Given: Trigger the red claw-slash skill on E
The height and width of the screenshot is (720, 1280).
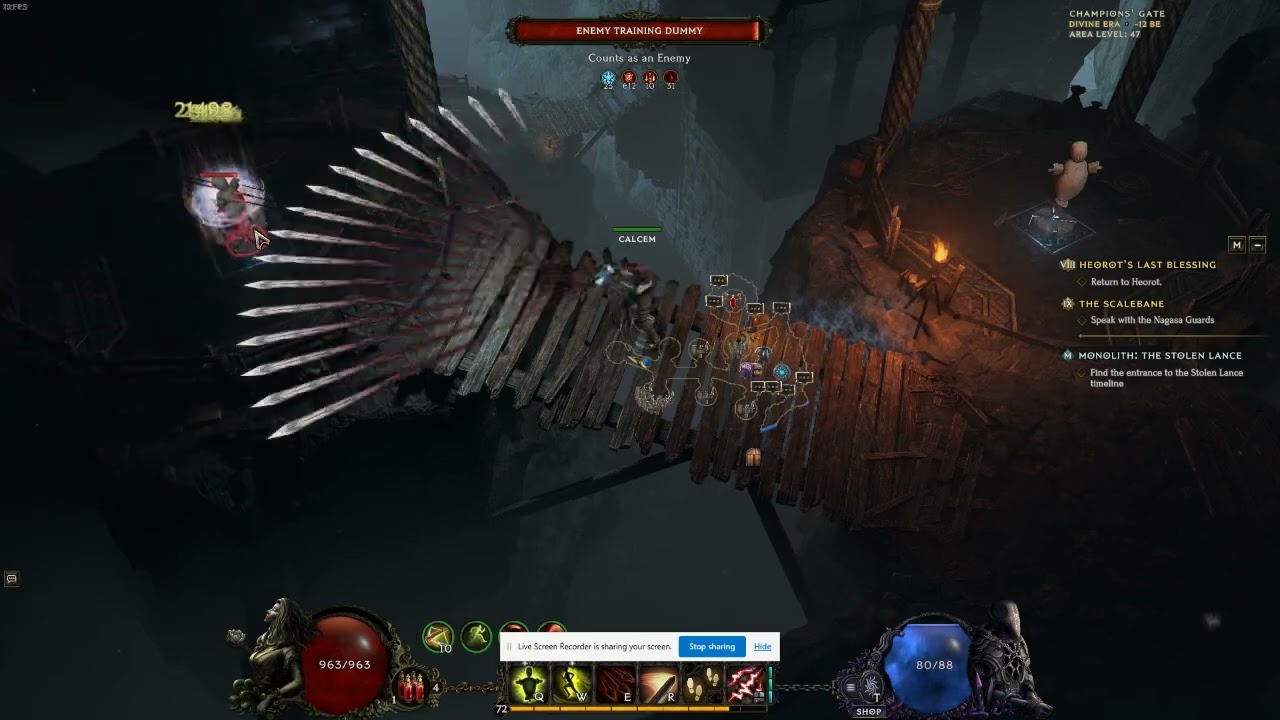Looking at the screenshot, I should click(615, 685).
